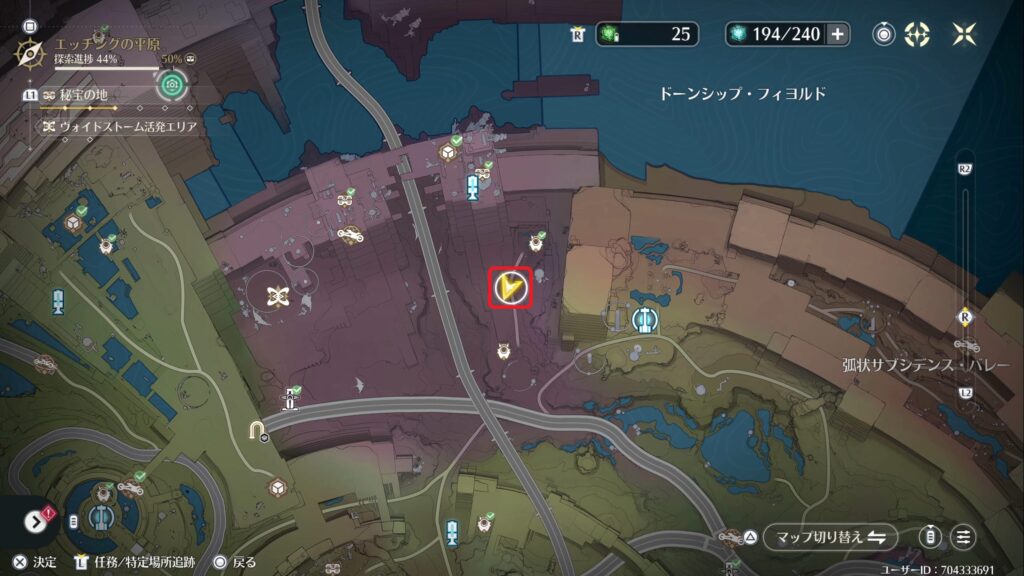
Task: Open the quest tracker arrow with red alert
Action: click(x=38, y=521)
